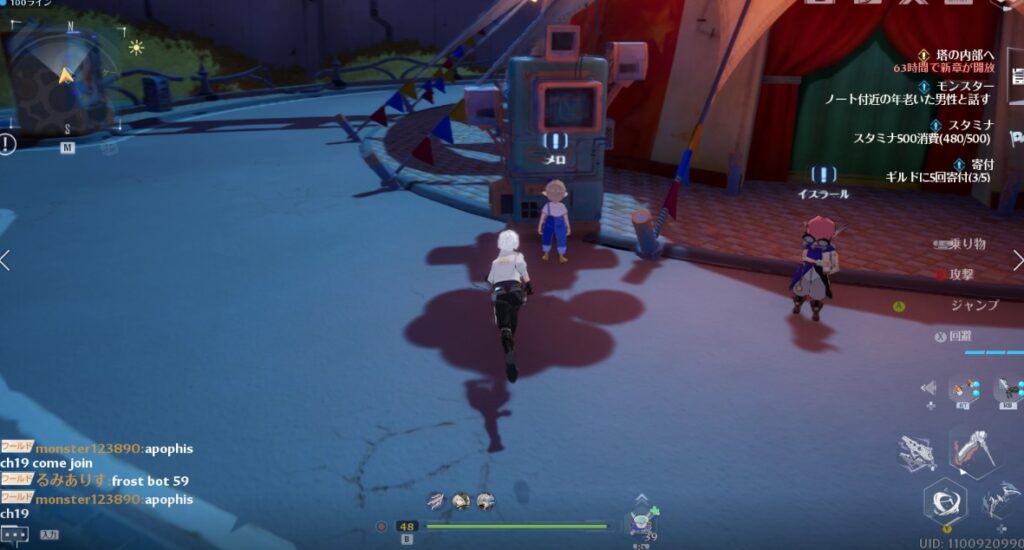
Task: Use the healing item with count 39
Action: 643,524
